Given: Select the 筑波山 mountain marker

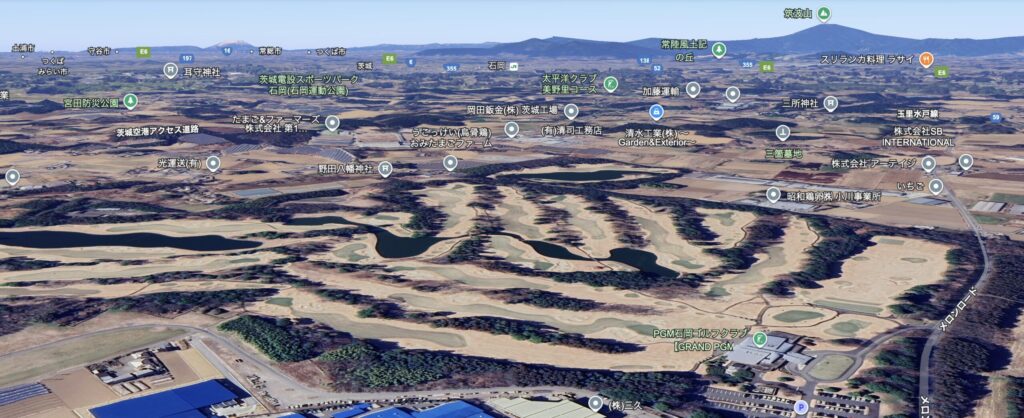Looking at the screenshot, I should pyautogui.click(x=823, y=14).
